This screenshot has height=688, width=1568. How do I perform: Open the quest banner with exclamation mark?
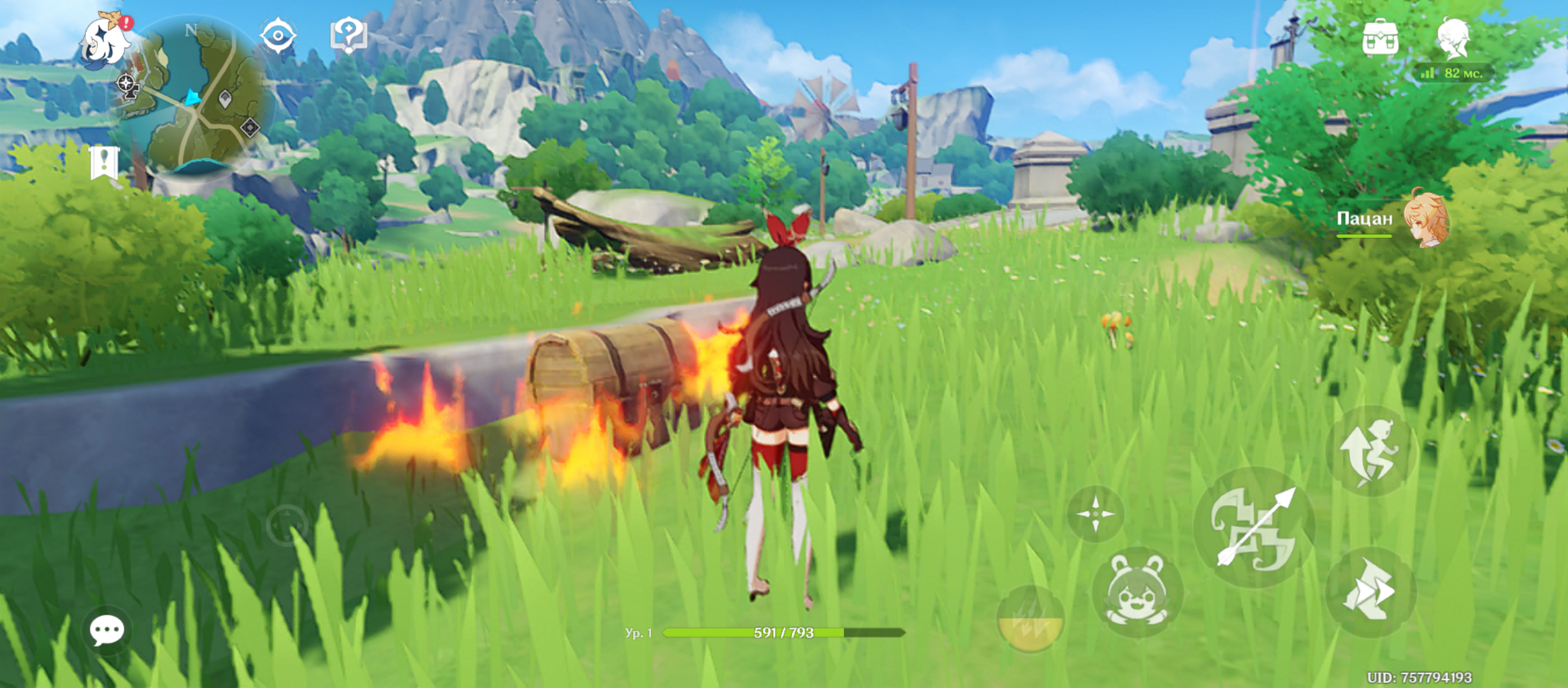104,162
